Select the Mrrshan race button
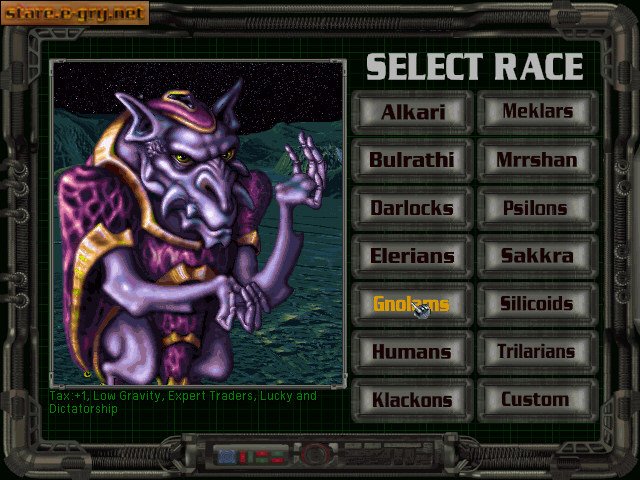The height and width of the screenshot is (480, 640). pos(537,160)
